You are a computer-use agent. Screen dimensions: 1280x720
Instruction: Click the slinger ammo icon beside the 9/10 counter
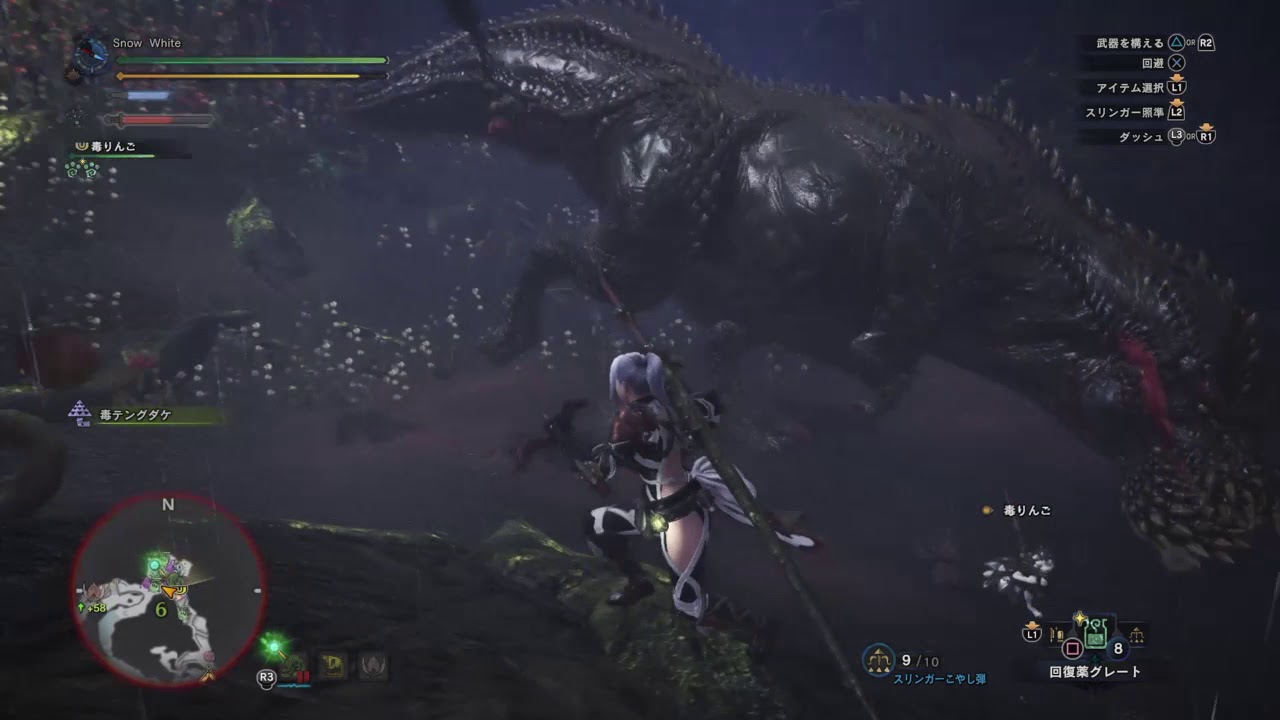pos(877,658)
